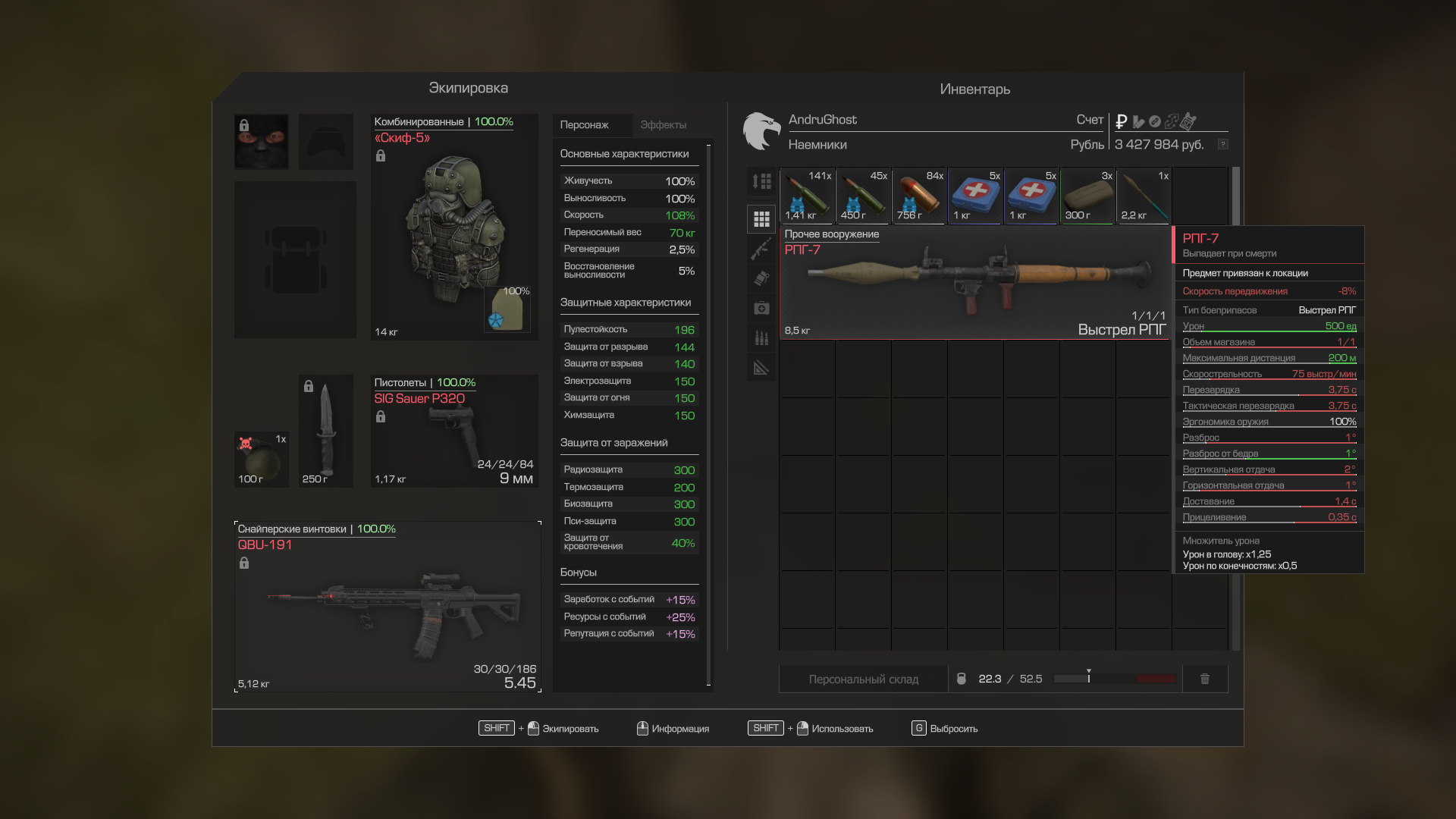Select the SIG Sauer P320 pistol slot
The height and width of the screenshot is (819, 1456).
453,431
